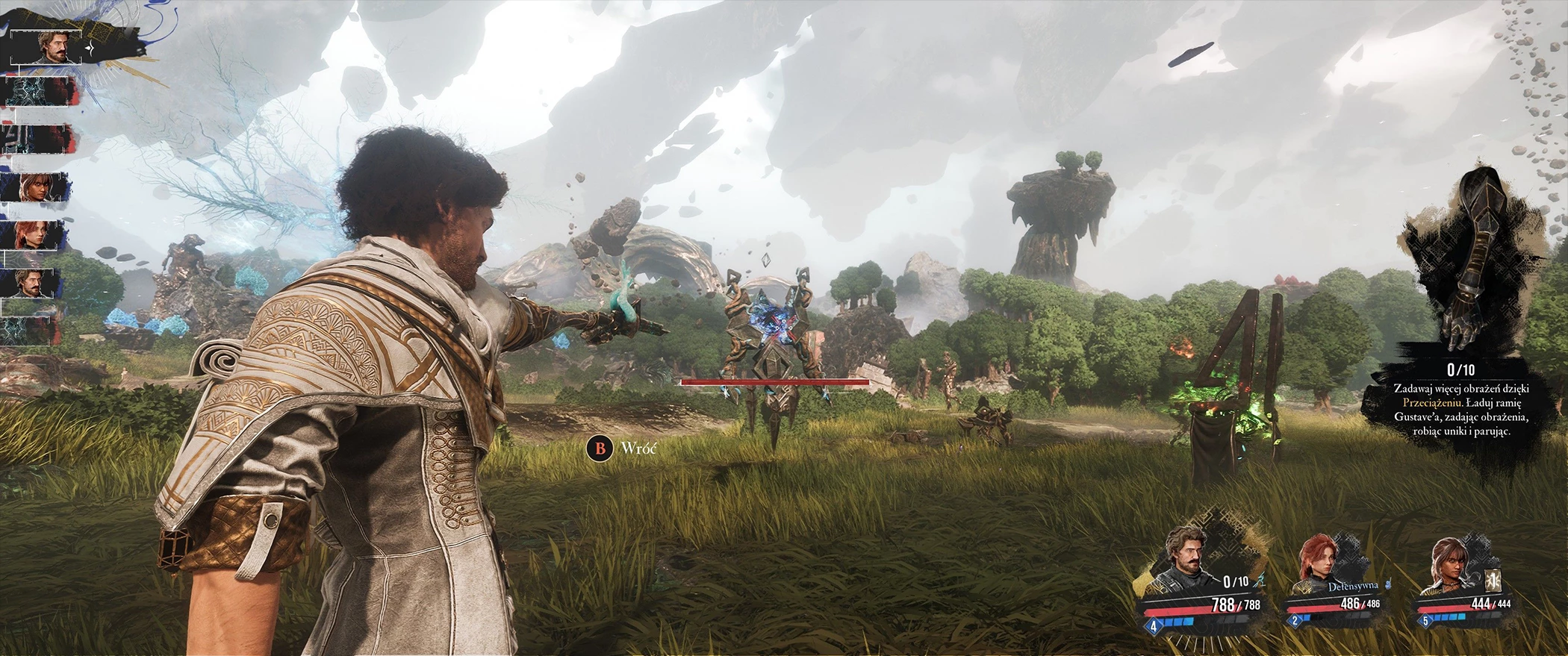
Task: Select Maelle's portrait in the turn order
Action: [x=34, y=234]
